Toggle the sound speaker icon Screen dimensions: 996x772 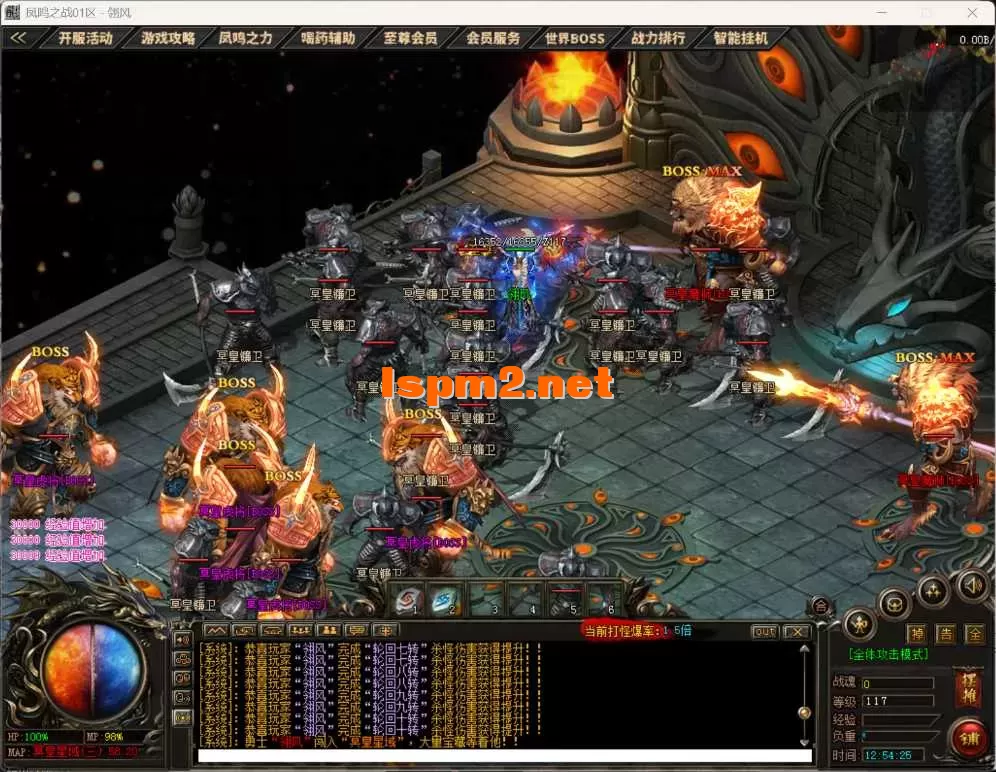pyautogui.click(x=973, y=583)
